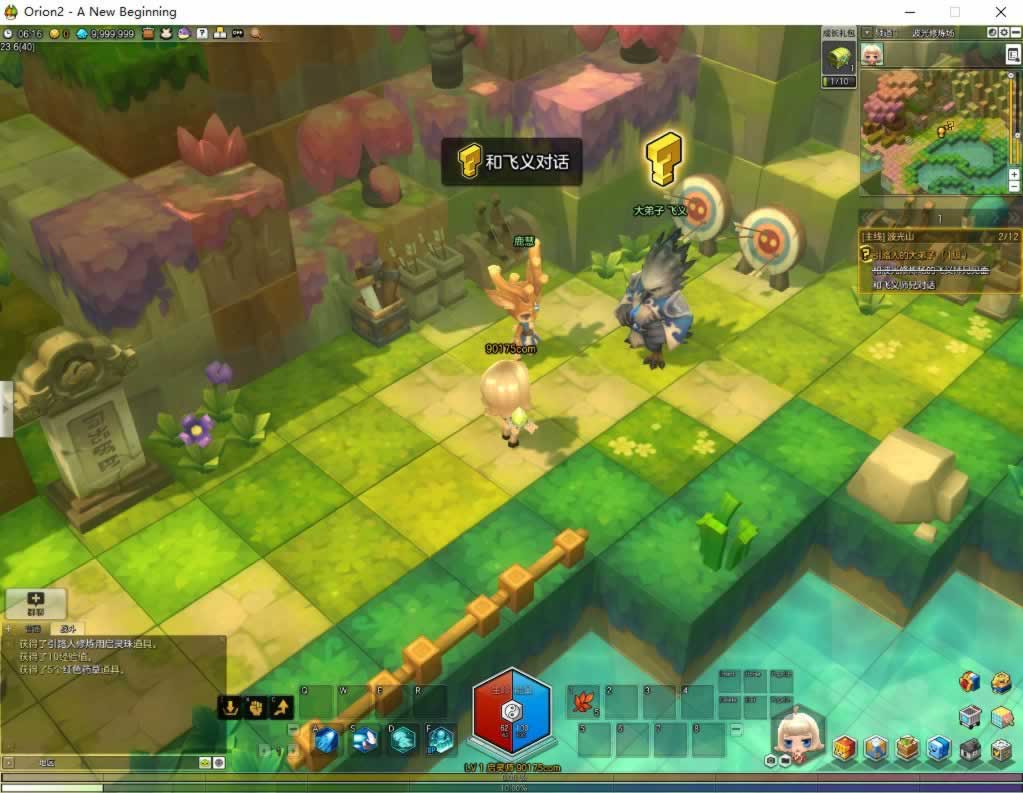Close the Orion2 game window

(1000, 12)
